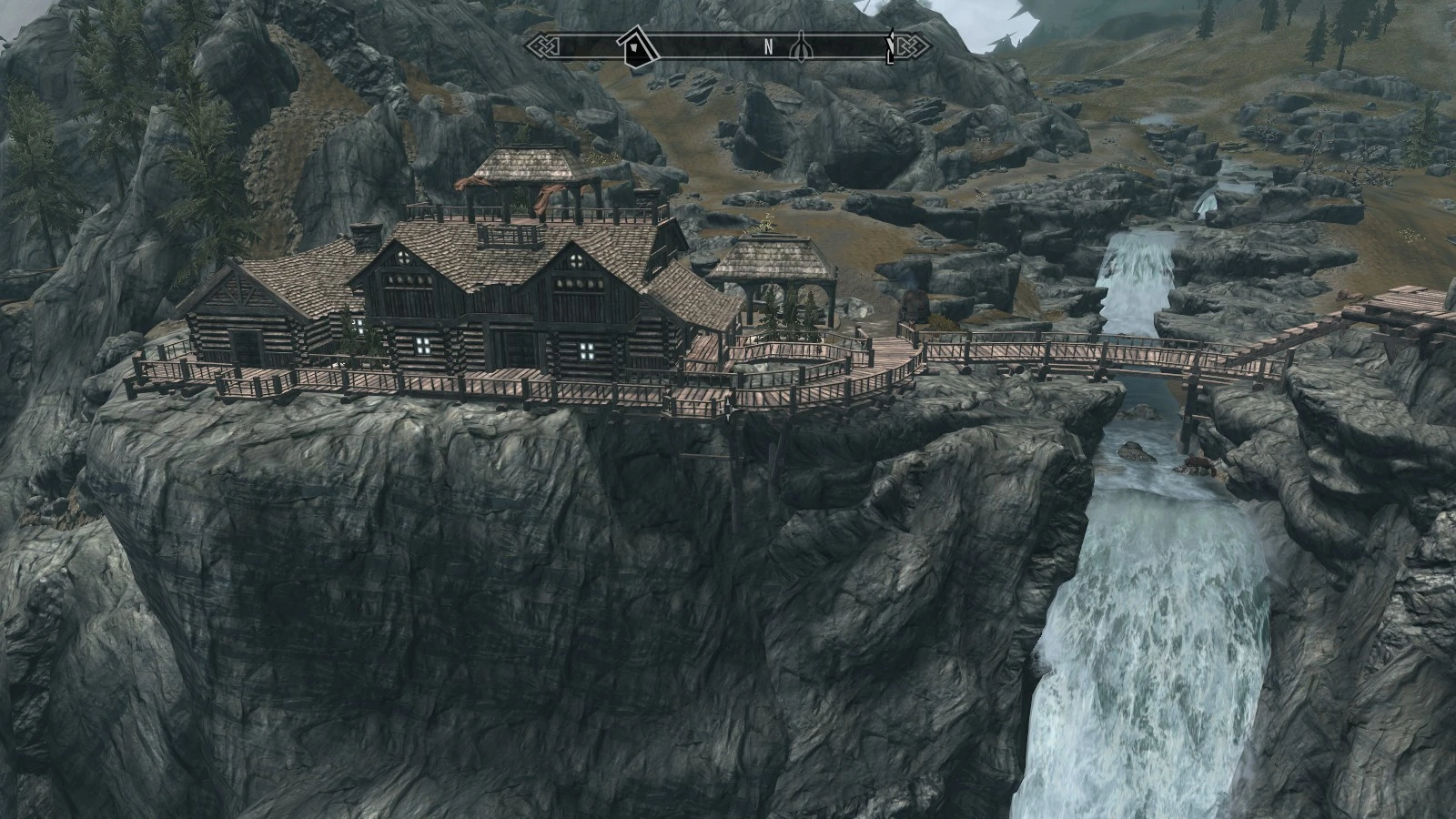Click the North indicator on the compass

point(768,46)
